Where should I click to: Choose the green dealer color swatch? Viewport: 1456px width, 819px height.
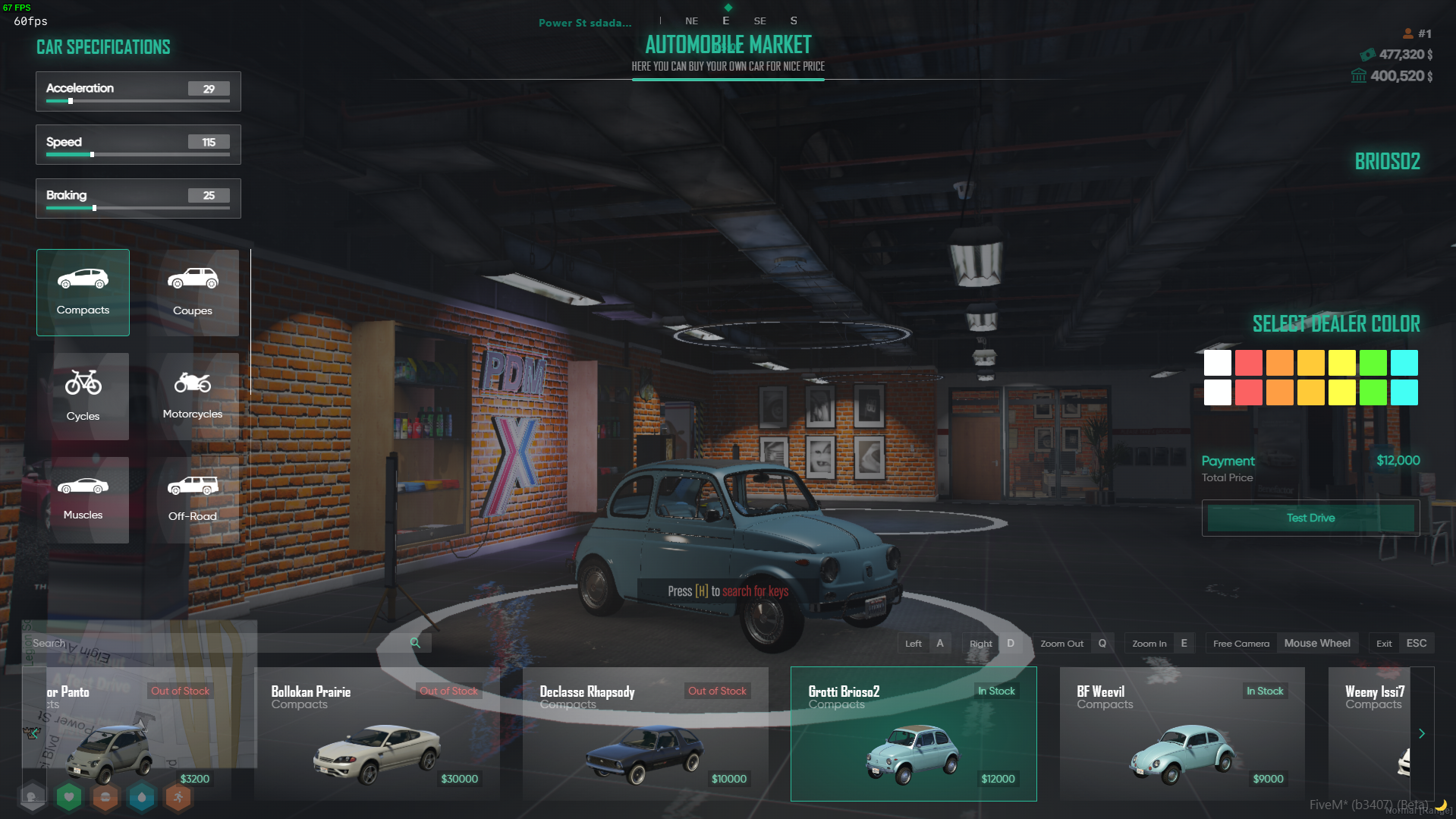coord(1373,363)
